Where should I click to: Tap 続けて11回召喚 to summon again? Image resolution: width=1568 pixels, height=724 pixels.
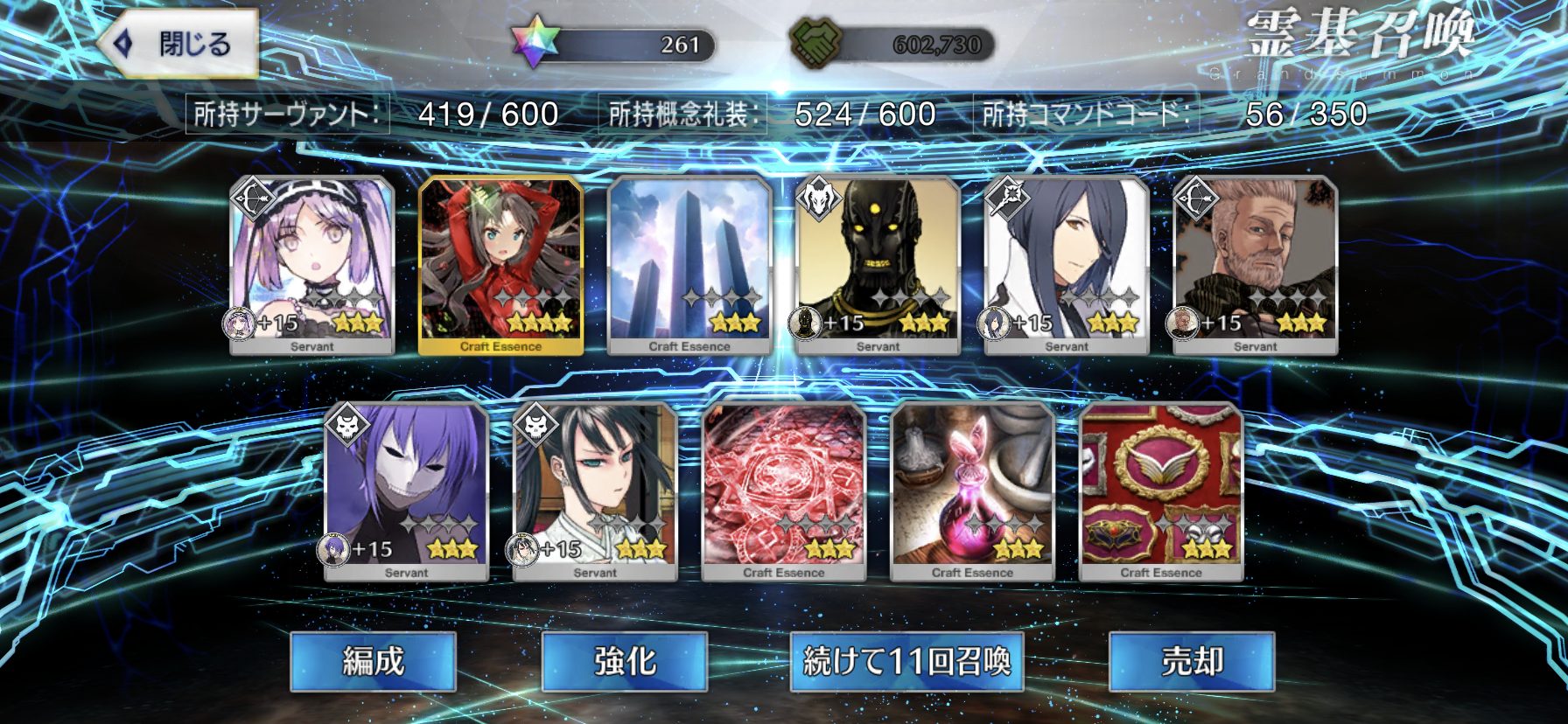point(906,661)
